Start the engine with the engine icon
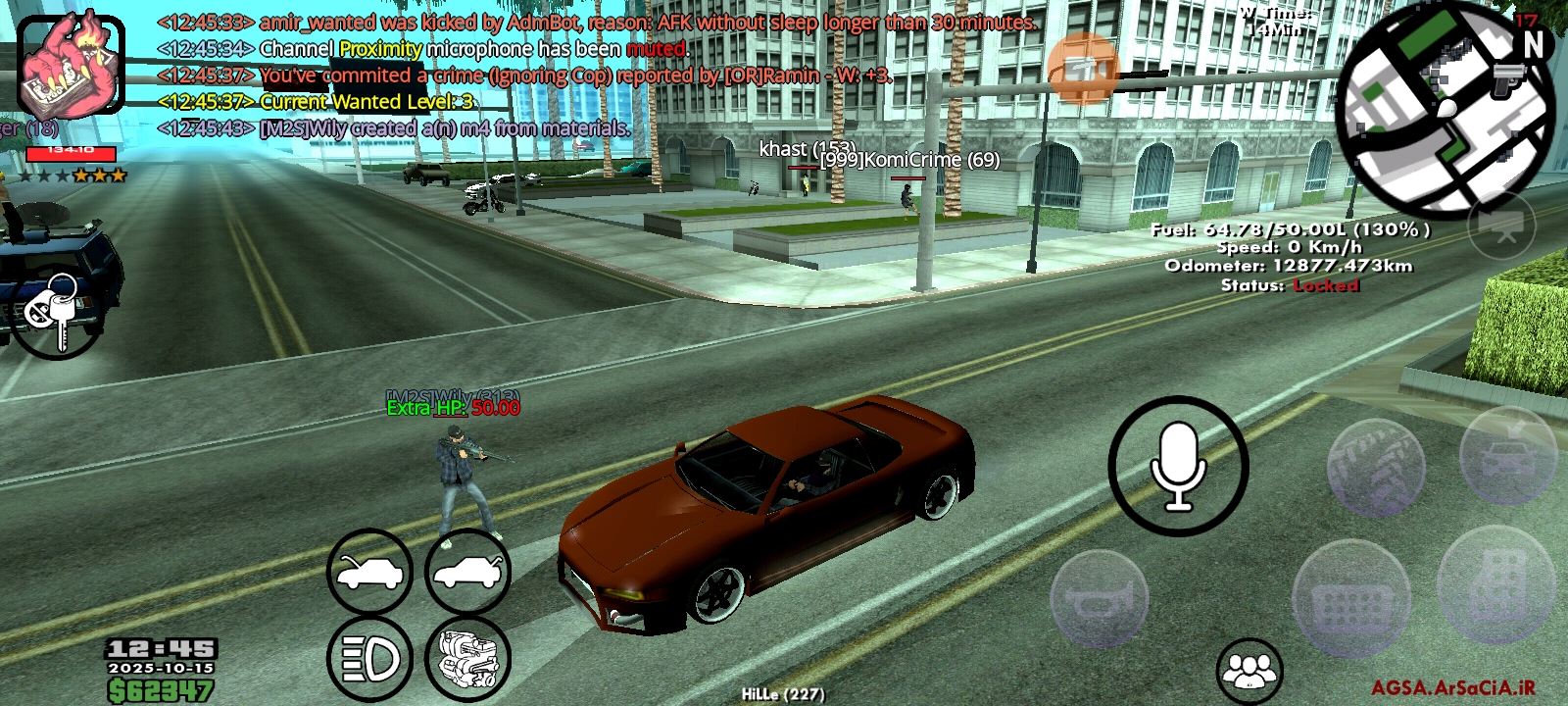The width and height of the screenshot is (1568, 706). (x=467, y=659)
